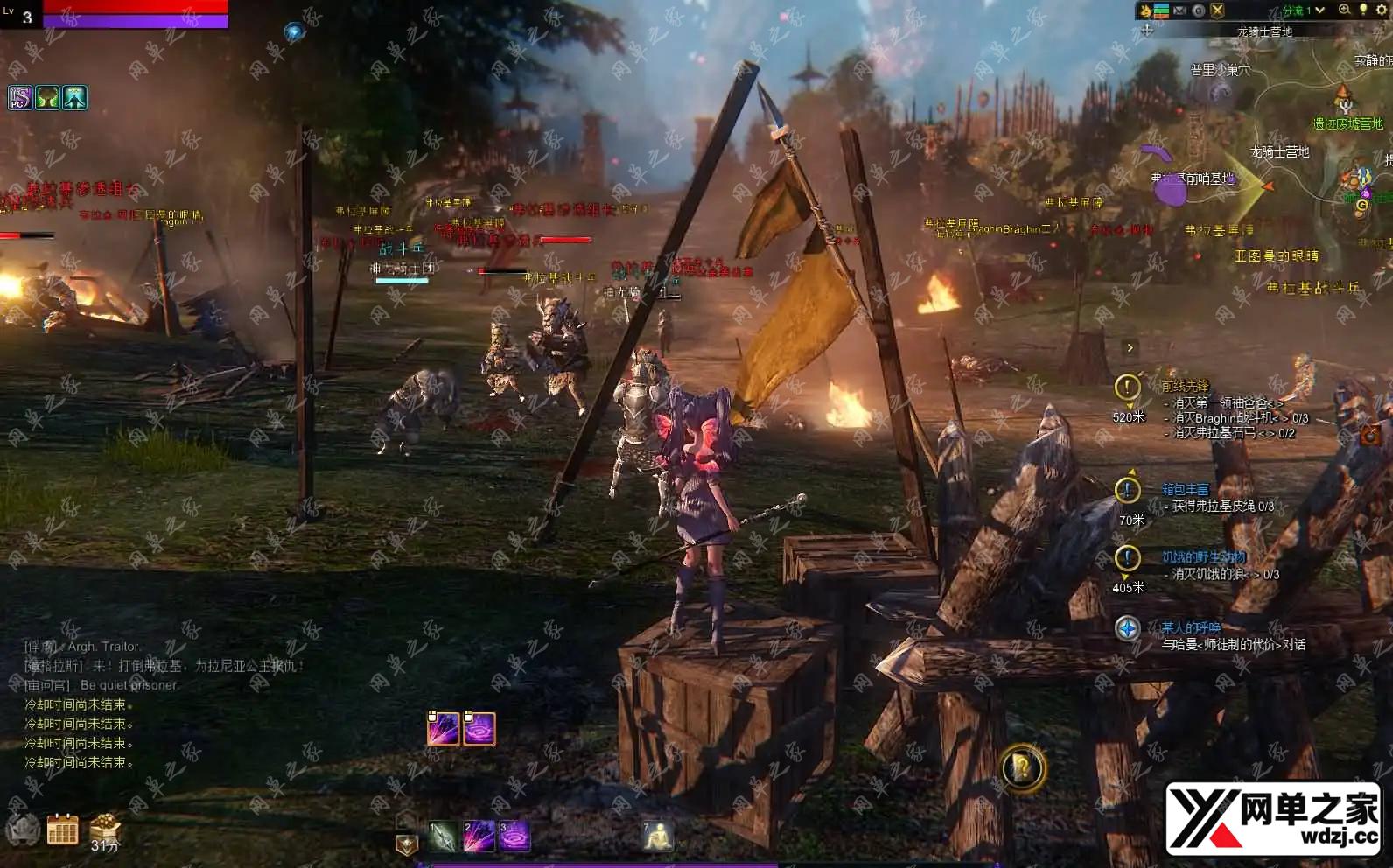Click the yellow lightbulb tips icon
This screenshot has height=868, width=1393.
1363,10
